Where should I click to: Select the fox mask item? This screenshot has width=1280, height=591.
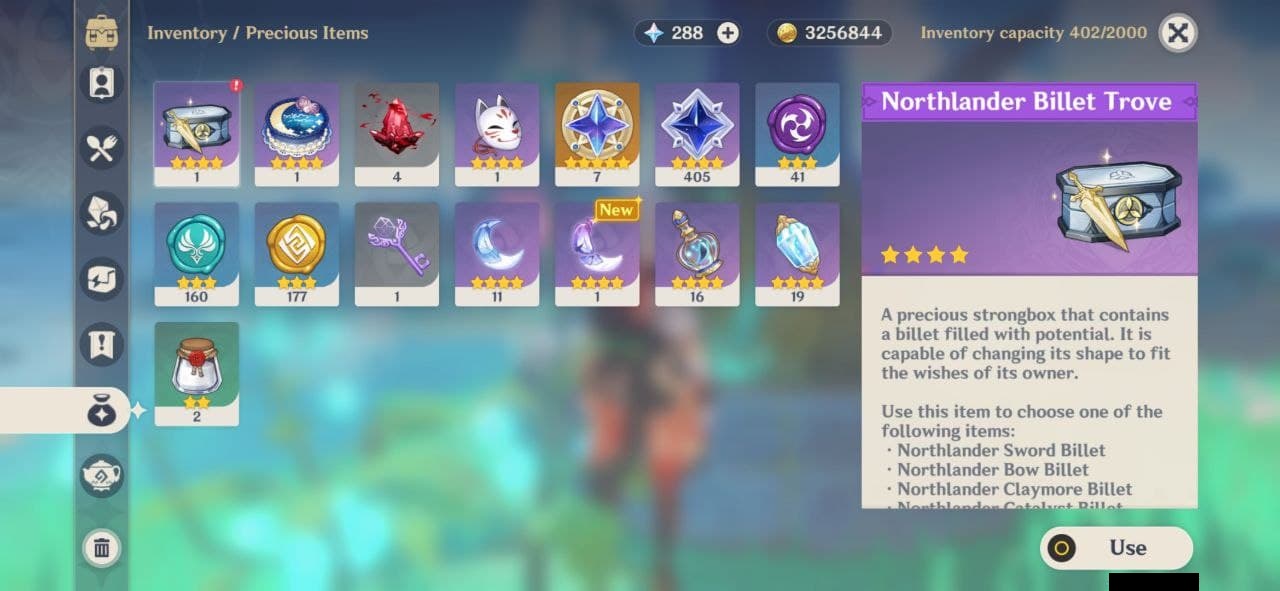[497, 133]
